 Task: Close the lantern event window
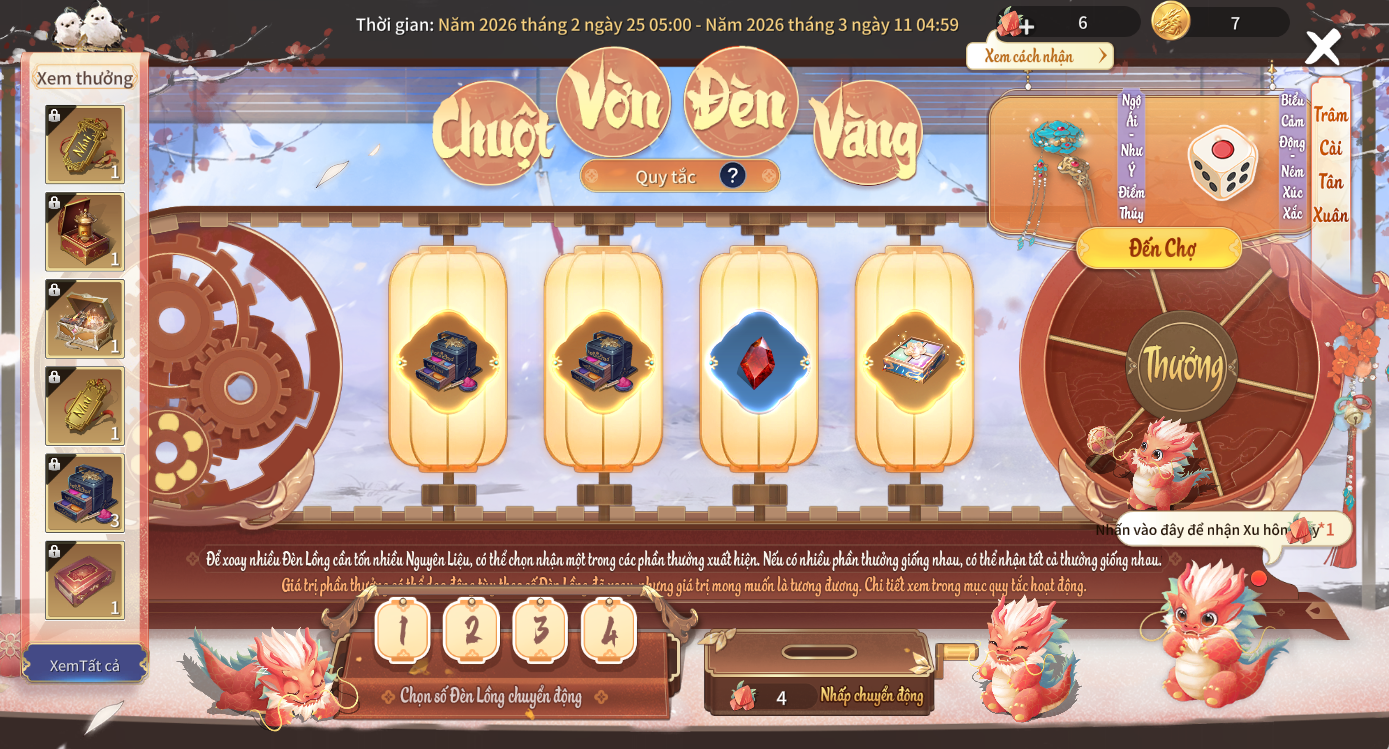coord(1322,47)
